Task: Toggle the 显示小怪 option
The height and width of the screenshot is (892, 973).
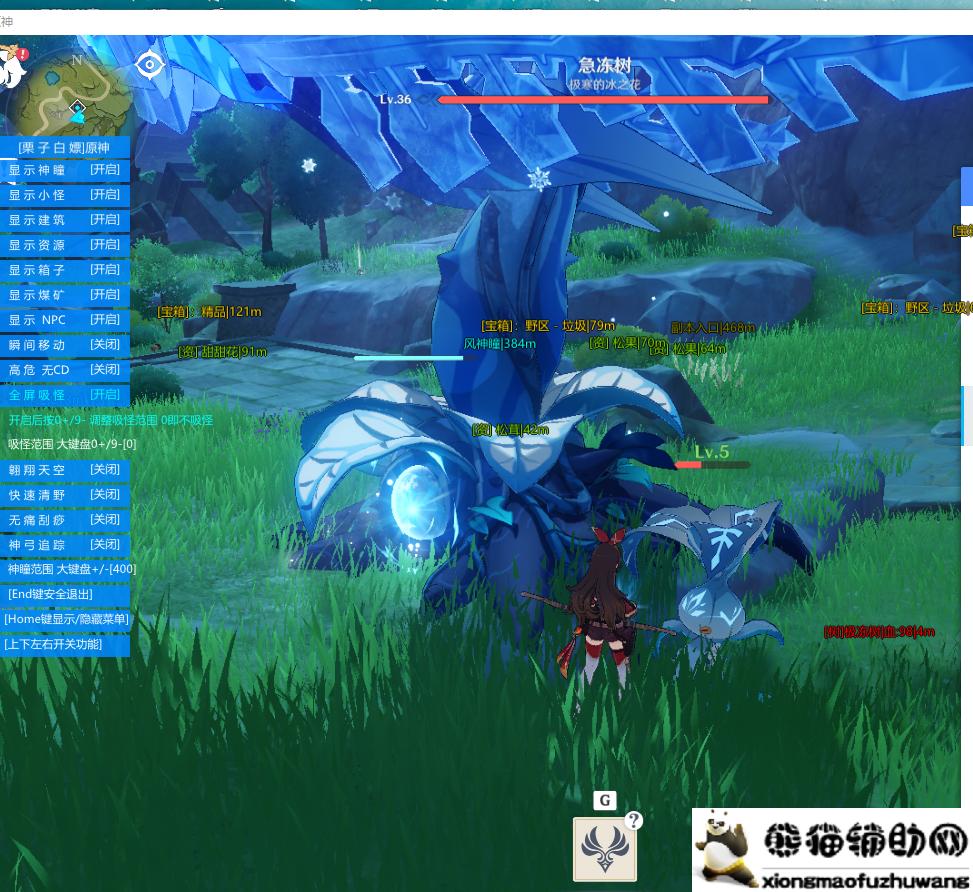Action: (x=65, y=195)
